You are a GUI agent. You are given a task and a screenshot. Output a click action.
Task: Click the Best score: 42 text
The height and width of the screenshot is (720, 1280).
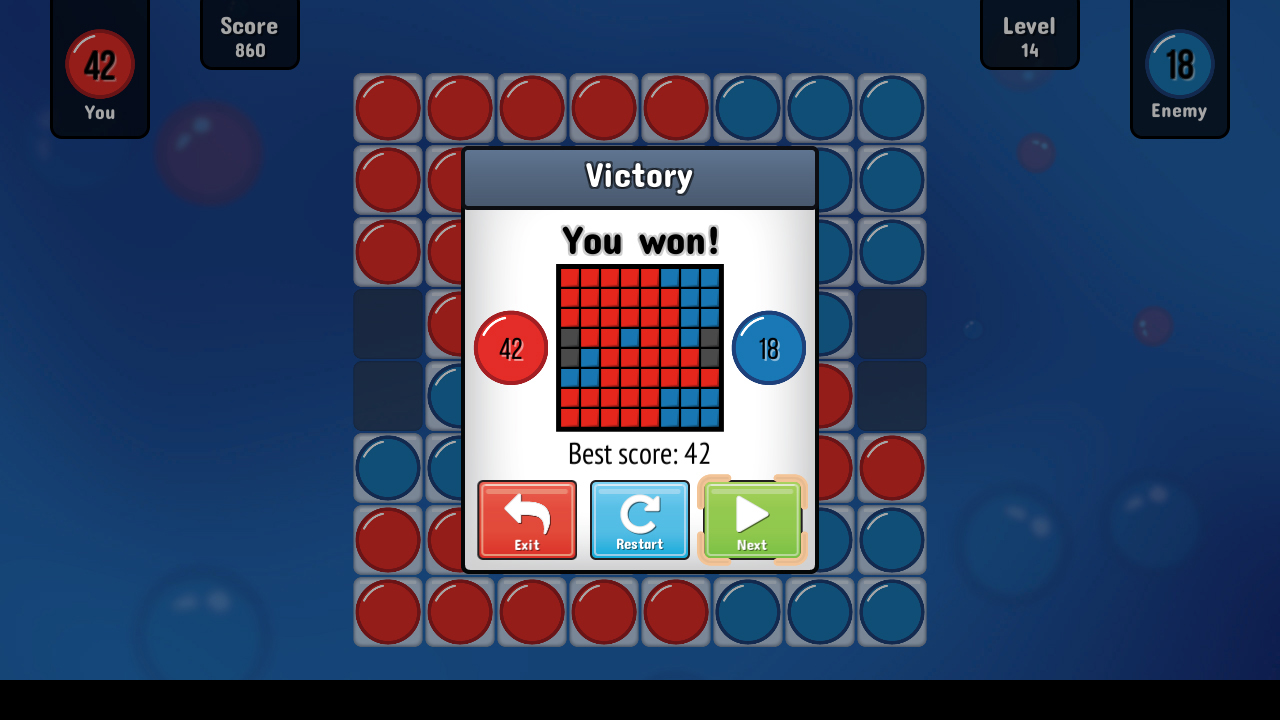point(639,454)
